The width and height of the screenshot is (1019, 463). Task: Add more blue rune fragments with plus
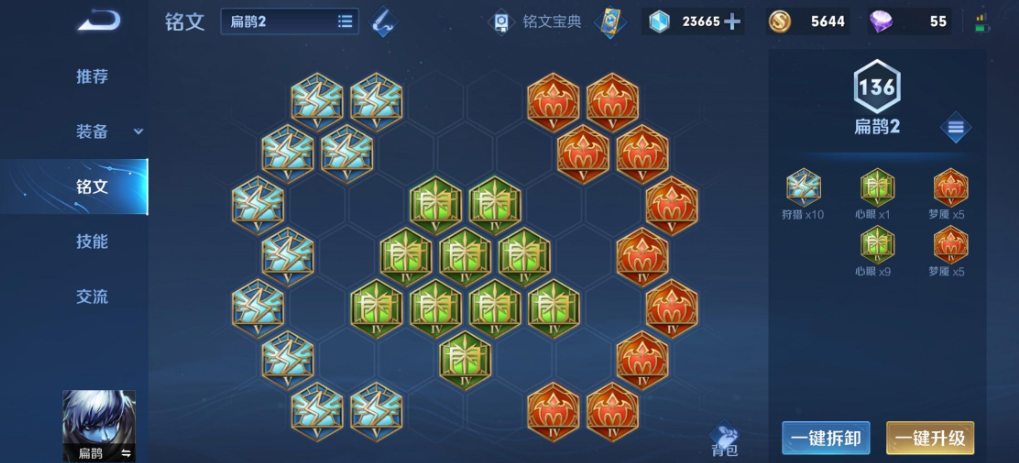(733, 21)
